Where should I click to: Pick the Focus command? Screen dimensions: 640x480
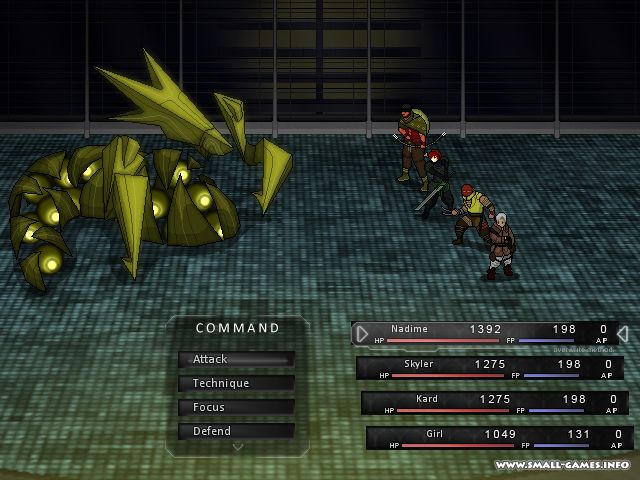236,407
